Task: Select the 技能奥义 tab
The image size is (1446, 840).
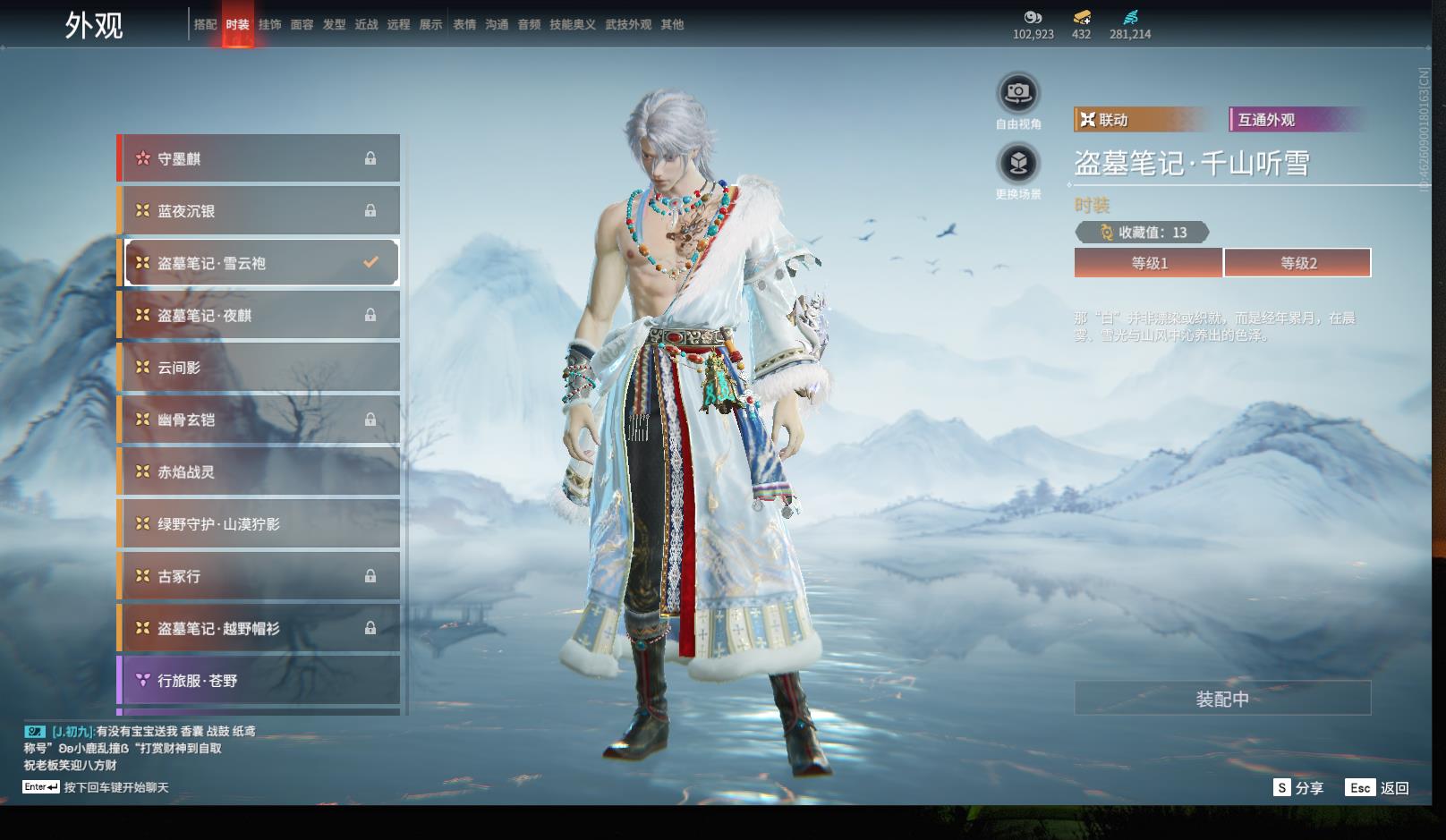Action: 572,25
